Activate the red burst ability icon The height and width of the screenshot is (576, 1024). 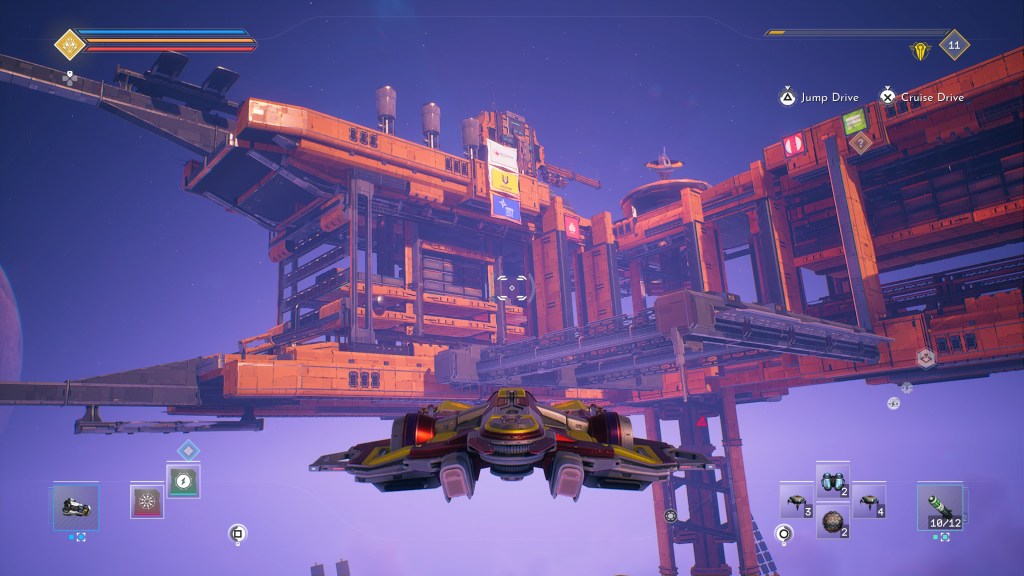coord(147,500)
